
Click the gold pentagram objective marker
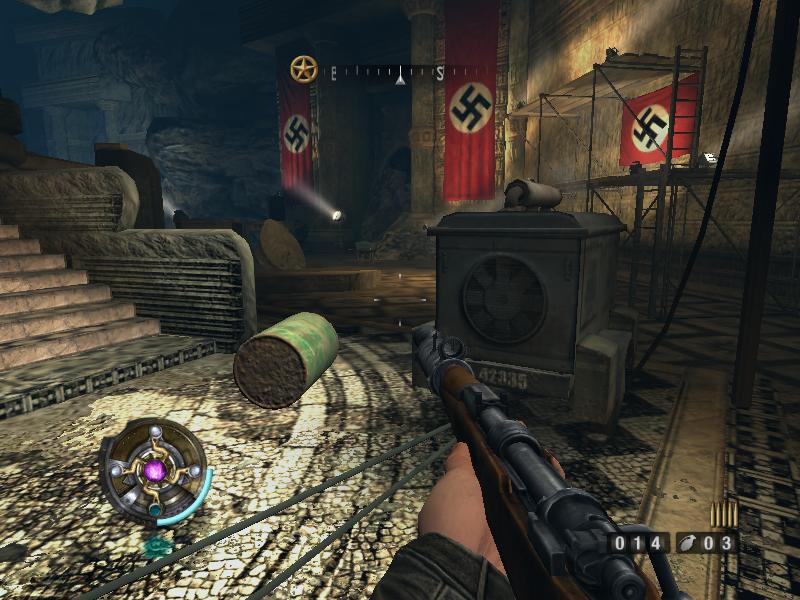pyautogui.click(x=303, y=69)
